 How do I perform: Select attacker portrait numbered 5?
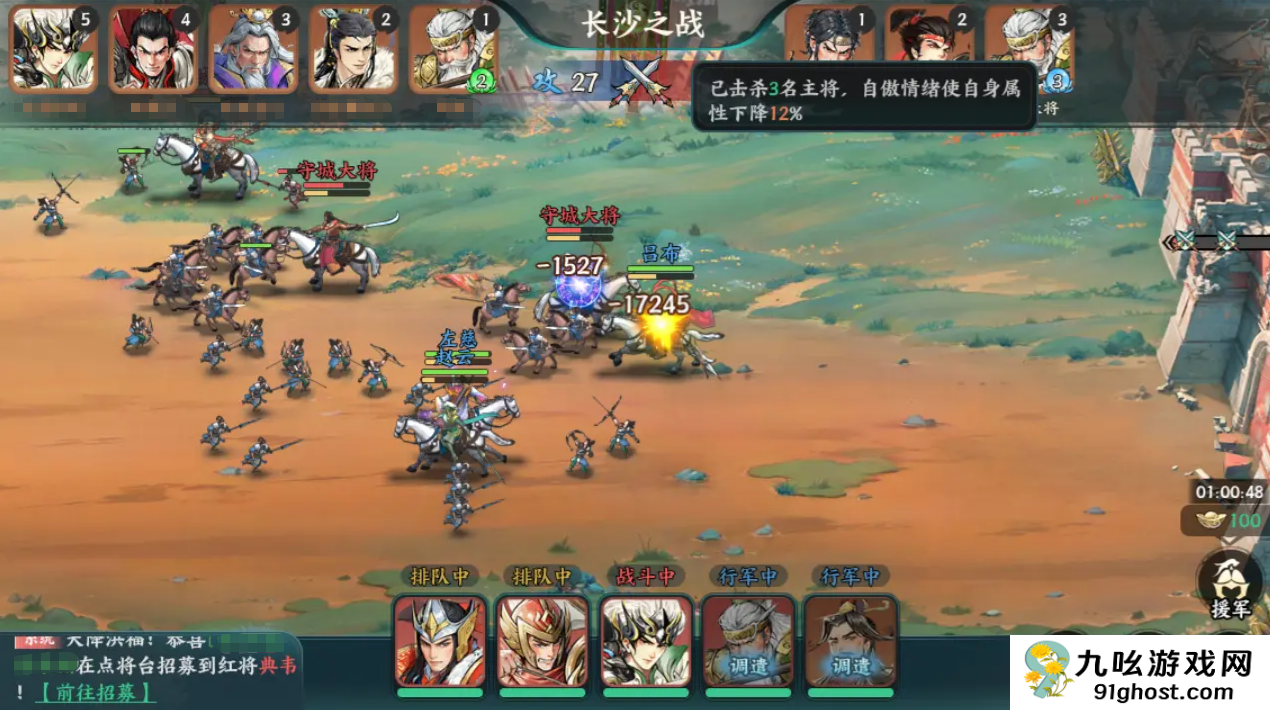pyautogui.click(x=53, y=49)
